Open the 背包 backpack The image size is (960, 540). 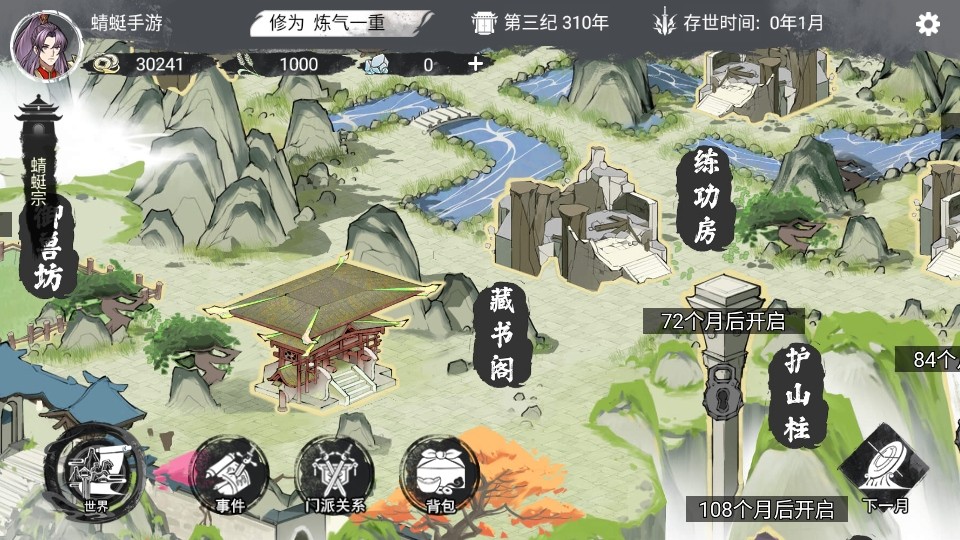pos(440,475)
